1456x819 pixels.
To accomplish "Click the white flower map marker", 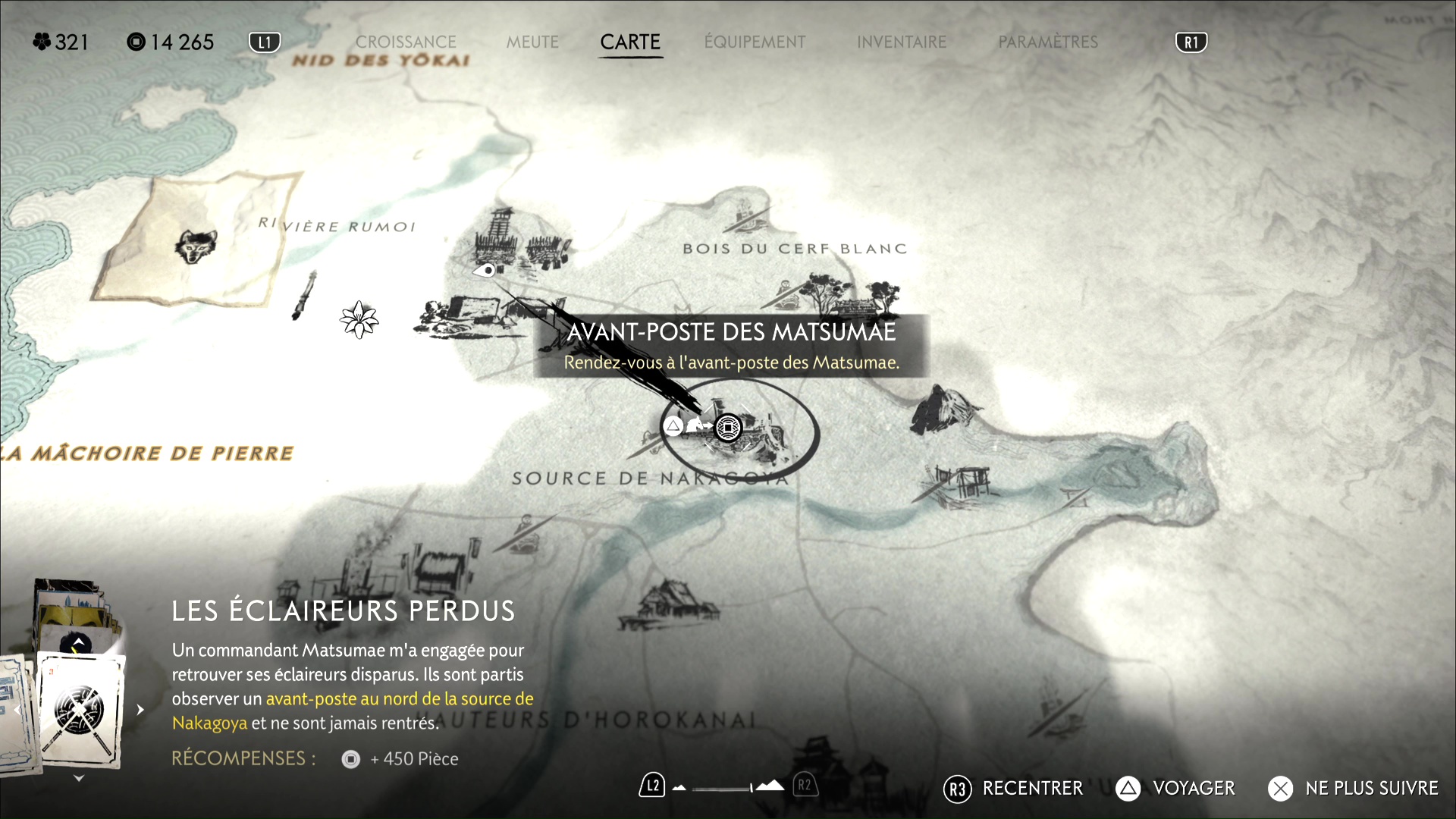I will [x=359, y=319].
